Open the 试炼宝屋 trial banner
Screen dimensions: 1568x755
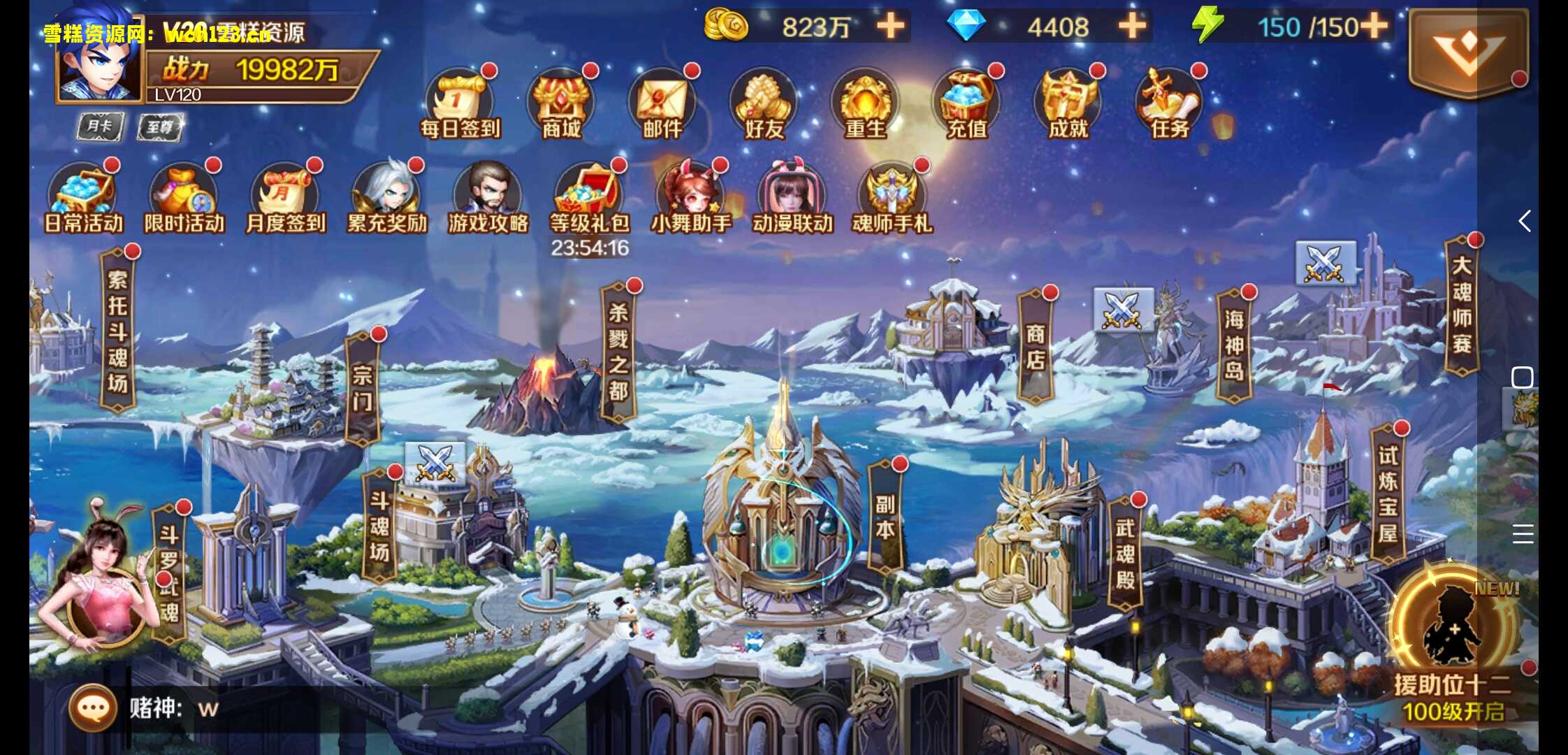coord(1388,494)
